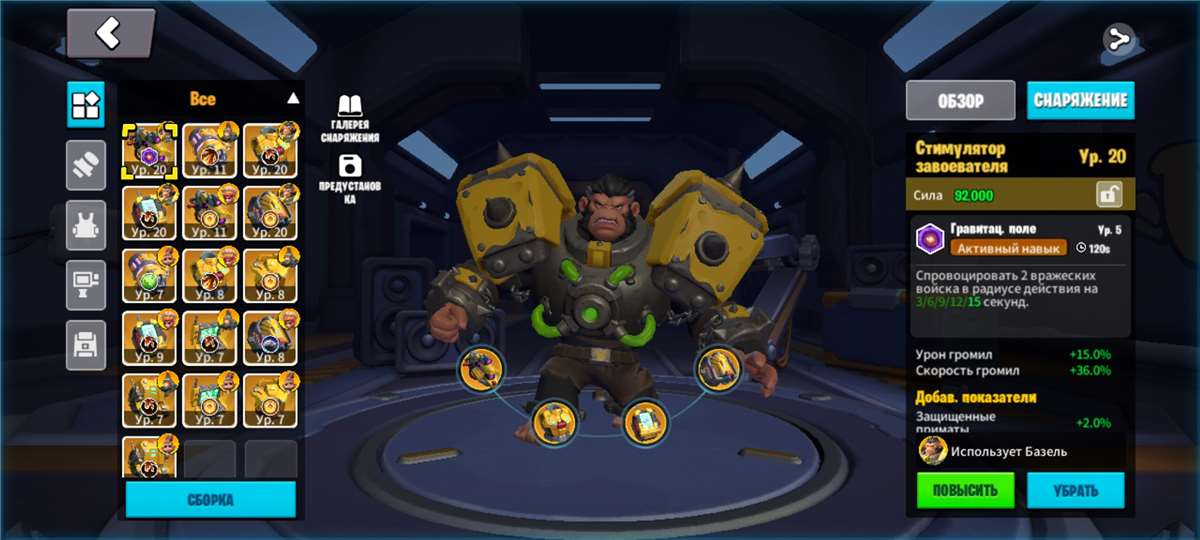Click the green chip slot under the character
This screenshot has height=540, width=1200.
[644, 423]
